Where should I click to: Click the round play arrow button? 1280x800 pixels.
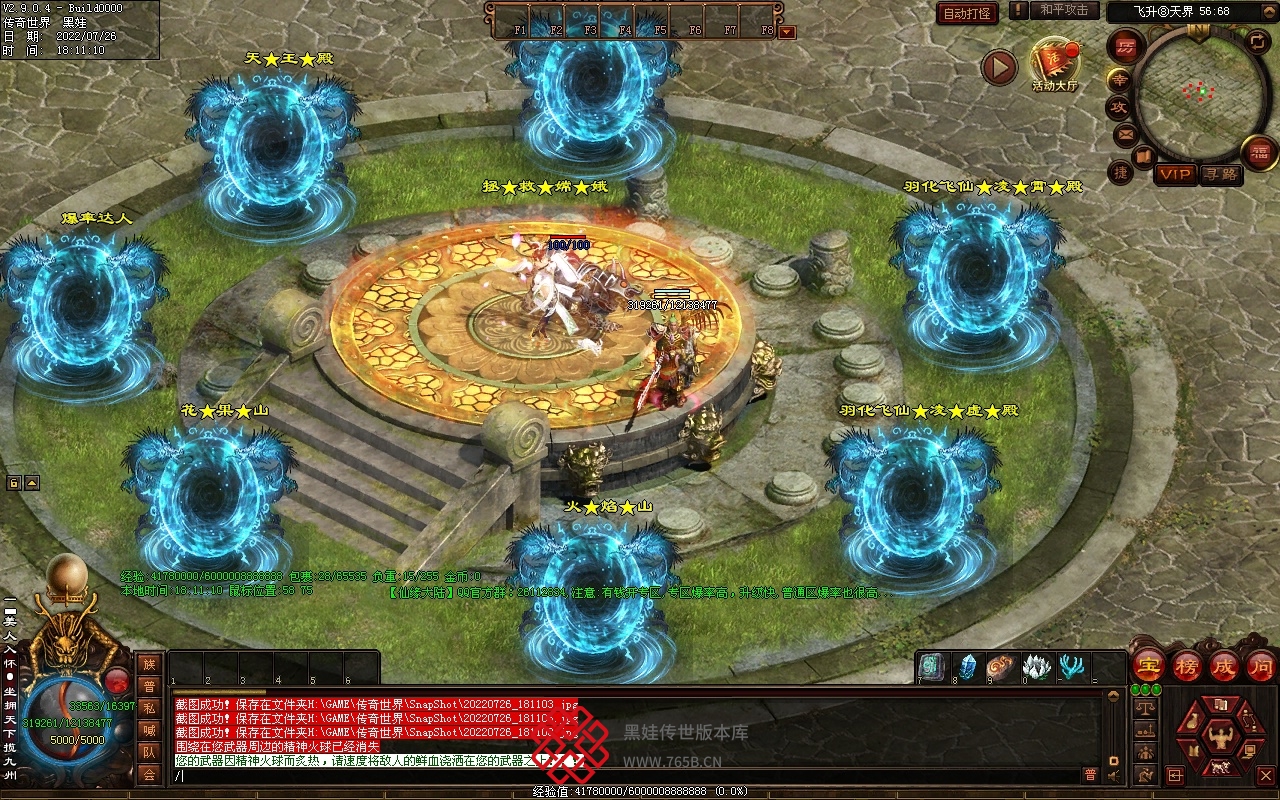tap(998, 67)
